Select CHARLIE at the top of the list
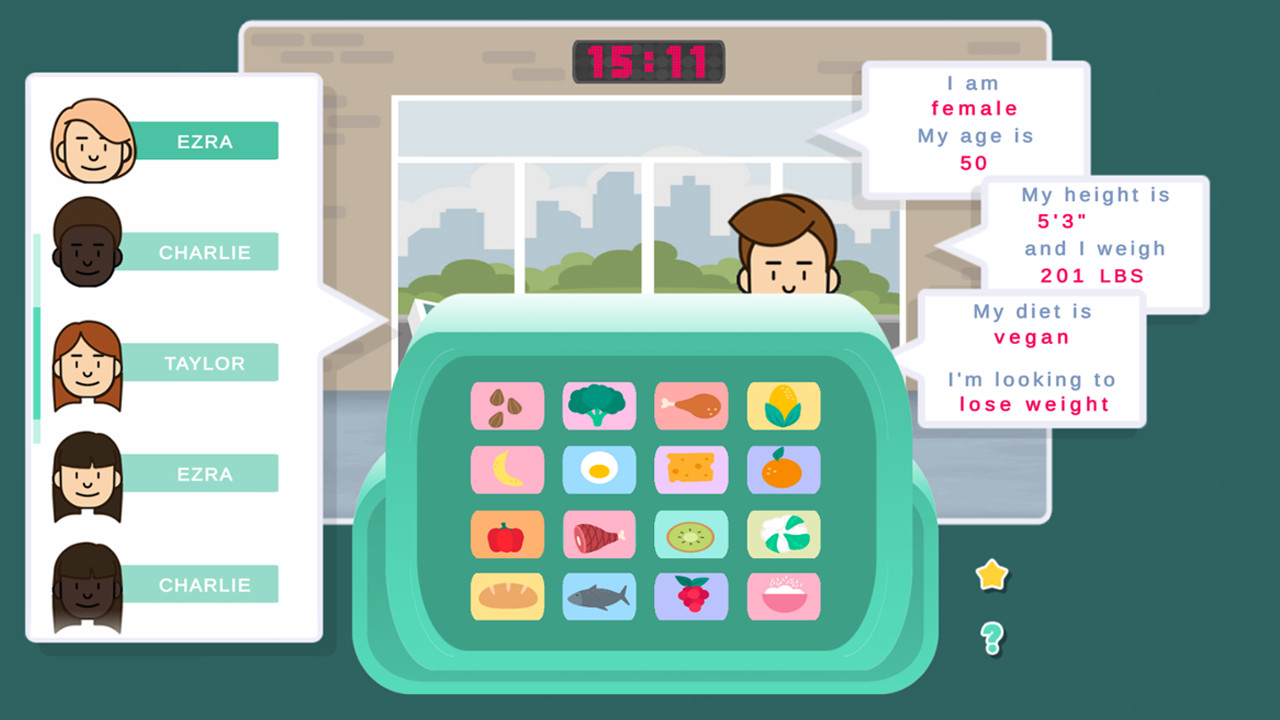 pos(205,252)
